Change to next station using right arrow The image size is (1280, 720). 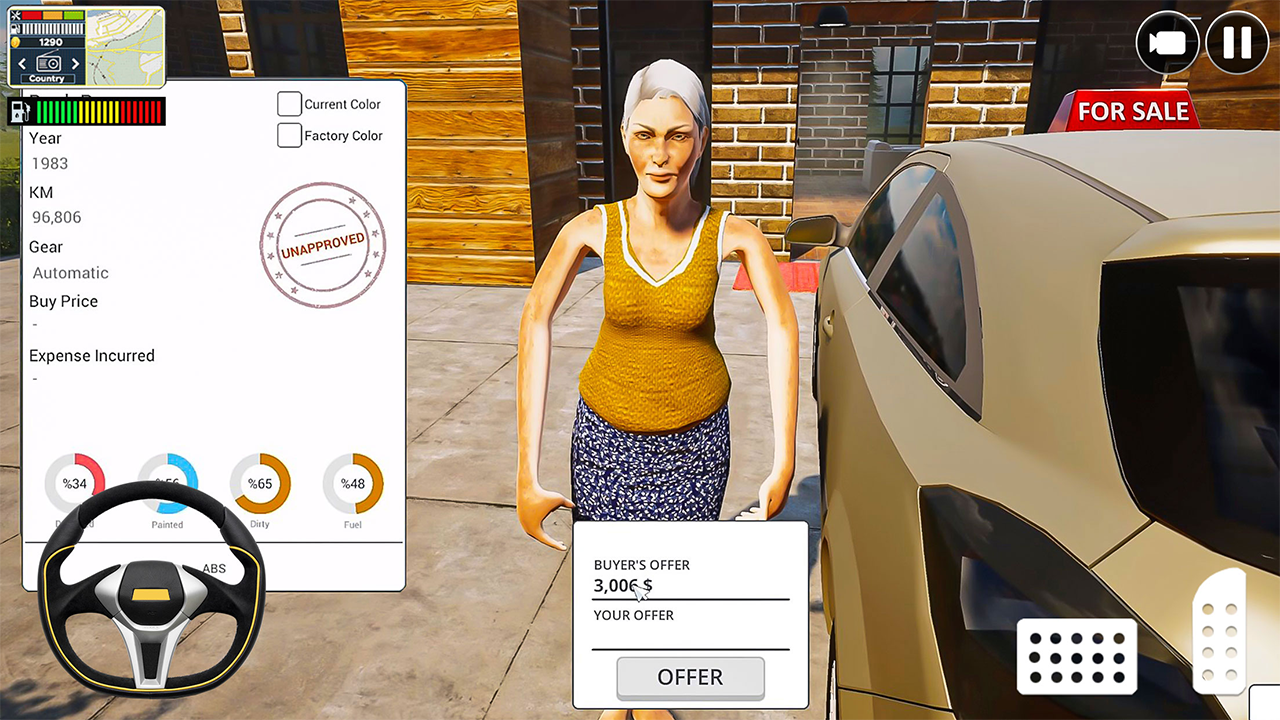pyautogui.click(x=75, y=63)
